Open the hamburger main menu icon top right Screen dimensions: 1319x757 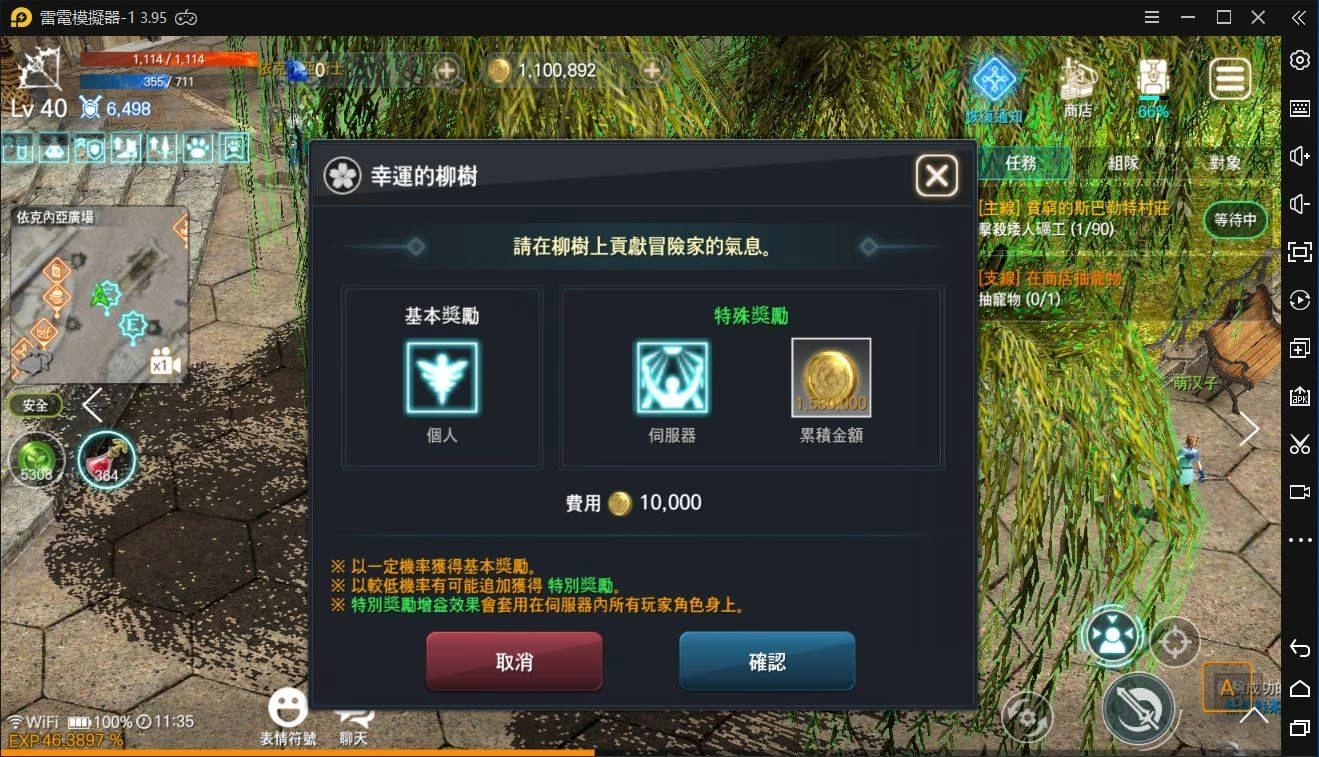[1230, 77]
